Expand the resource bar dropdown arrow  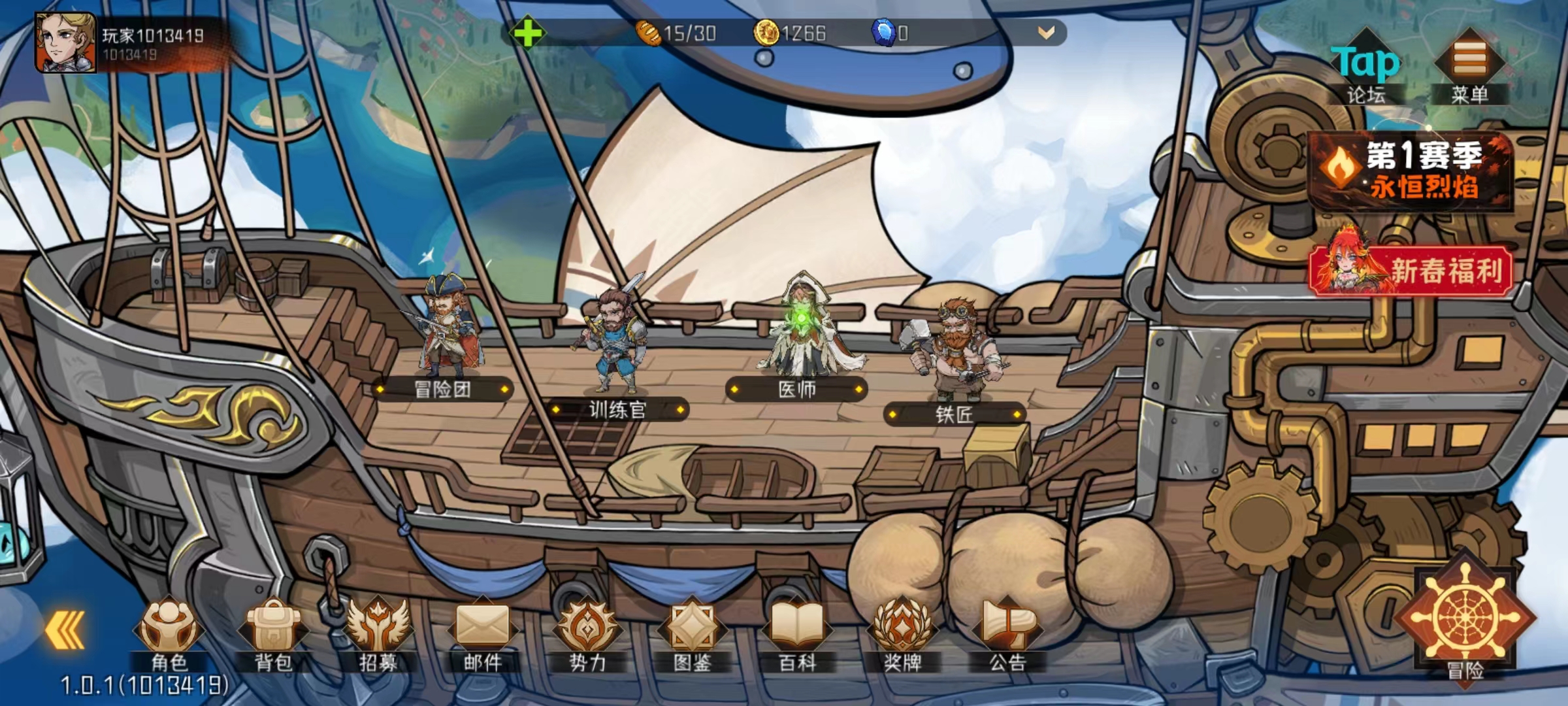1046,33
